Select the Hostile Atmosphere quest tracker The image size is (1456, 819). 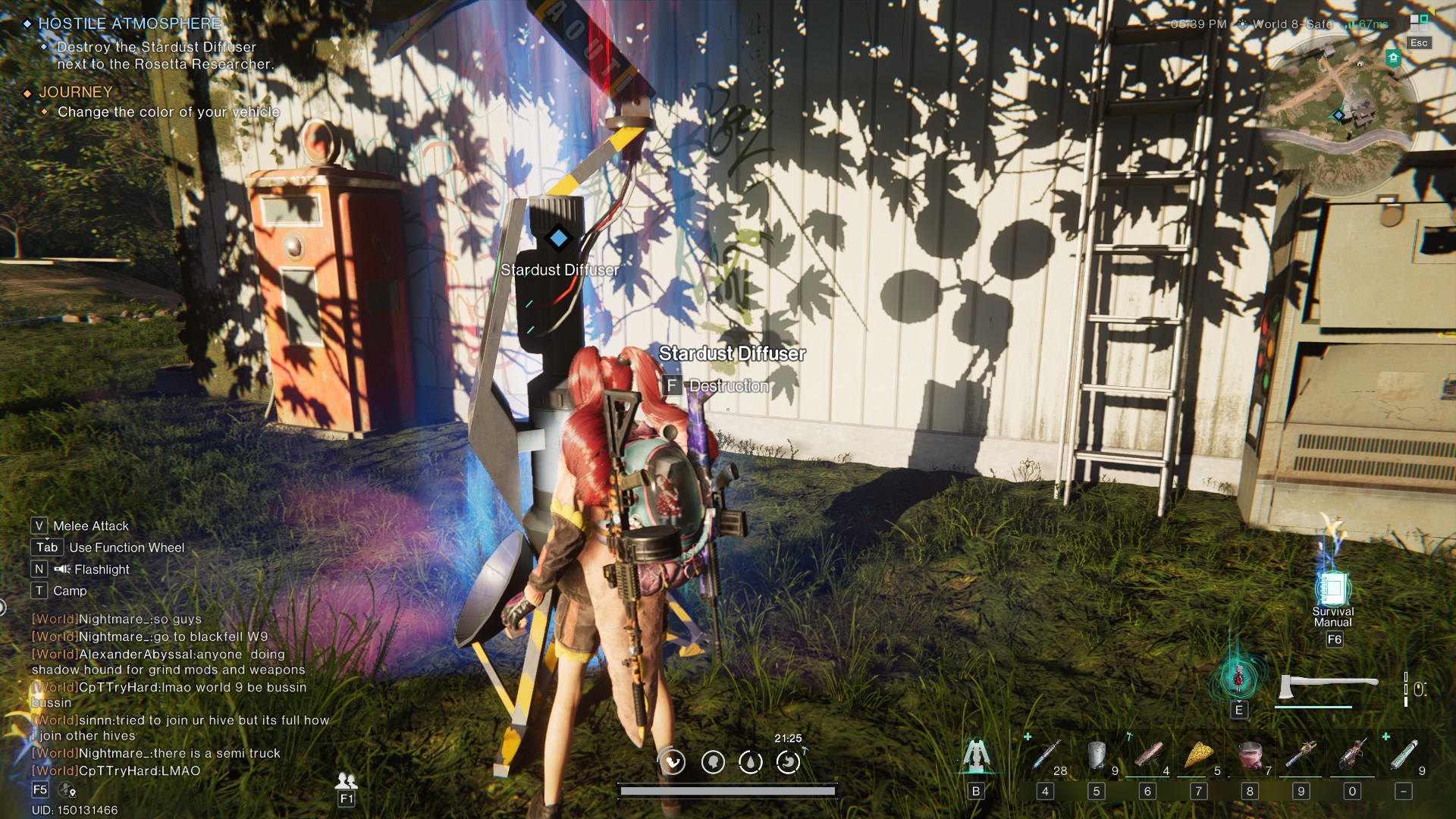coord(130,24)
